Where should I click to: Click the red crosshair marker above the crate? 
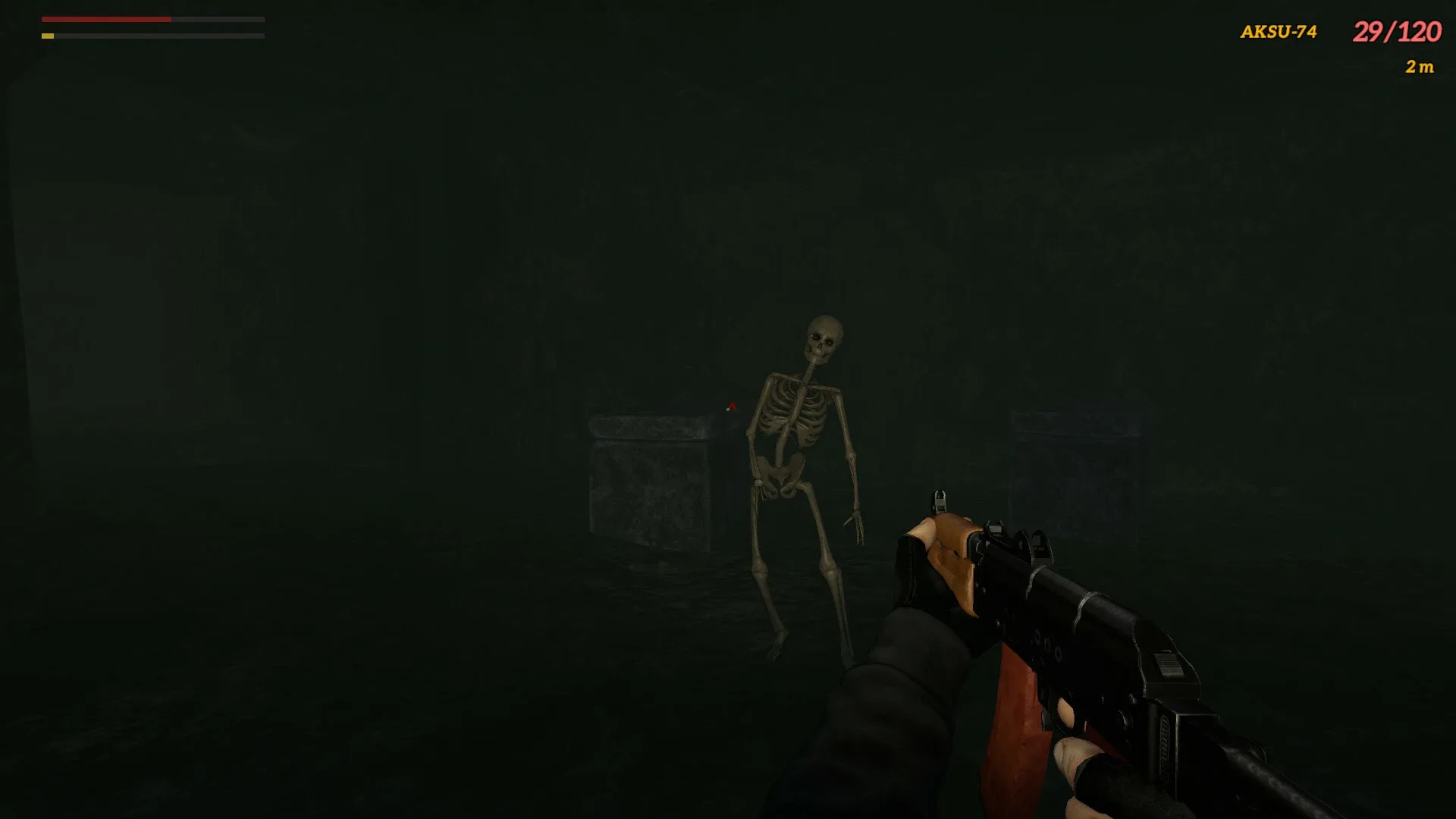[730, 407]
